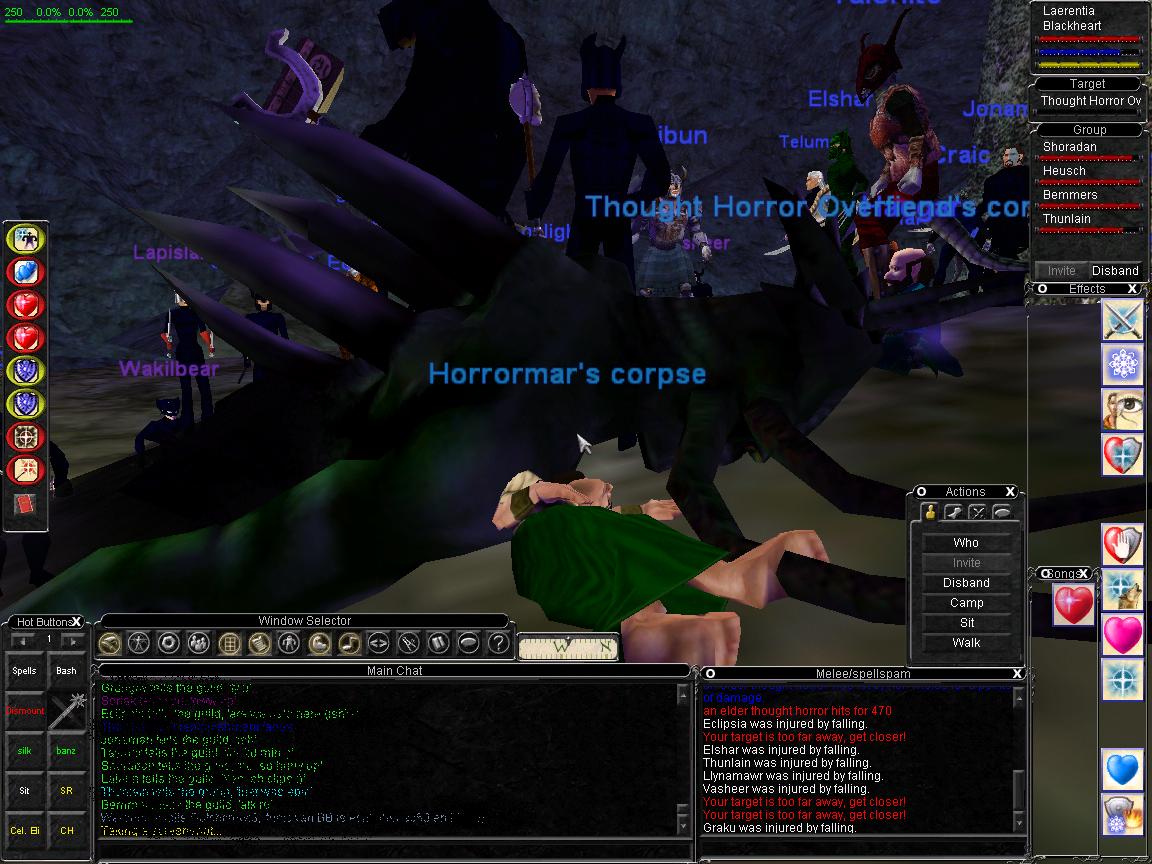1152x864 pixels.
Task: Select group member Shoradan
Action: pos(1069,147)
